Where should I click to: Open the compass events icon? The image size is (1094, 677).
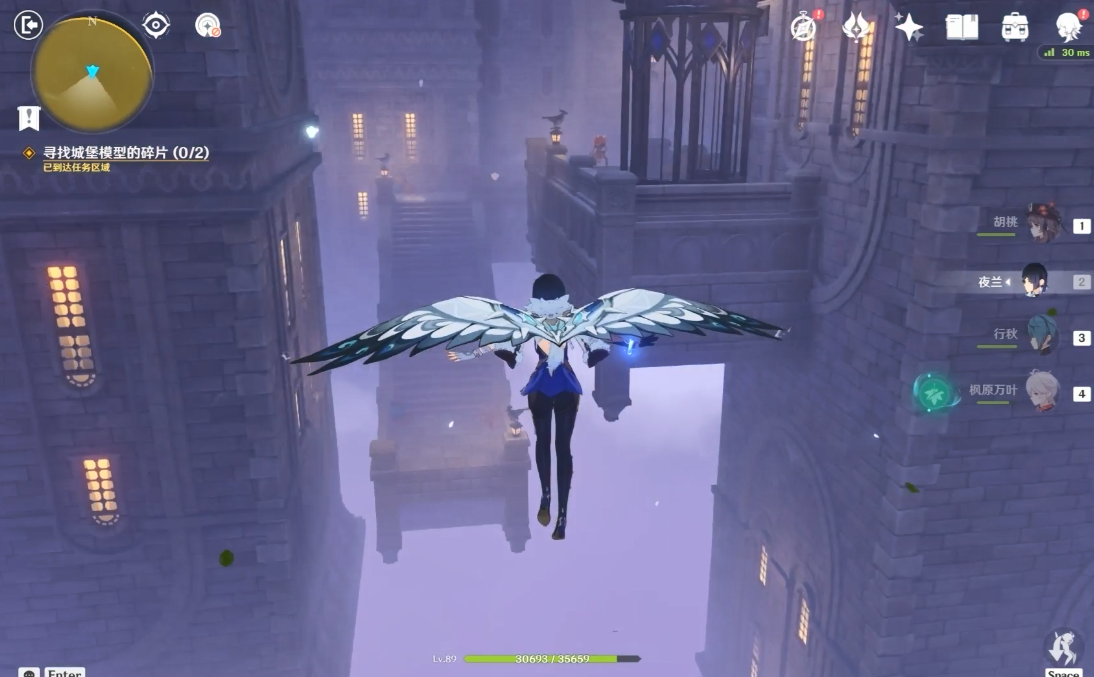804,27
